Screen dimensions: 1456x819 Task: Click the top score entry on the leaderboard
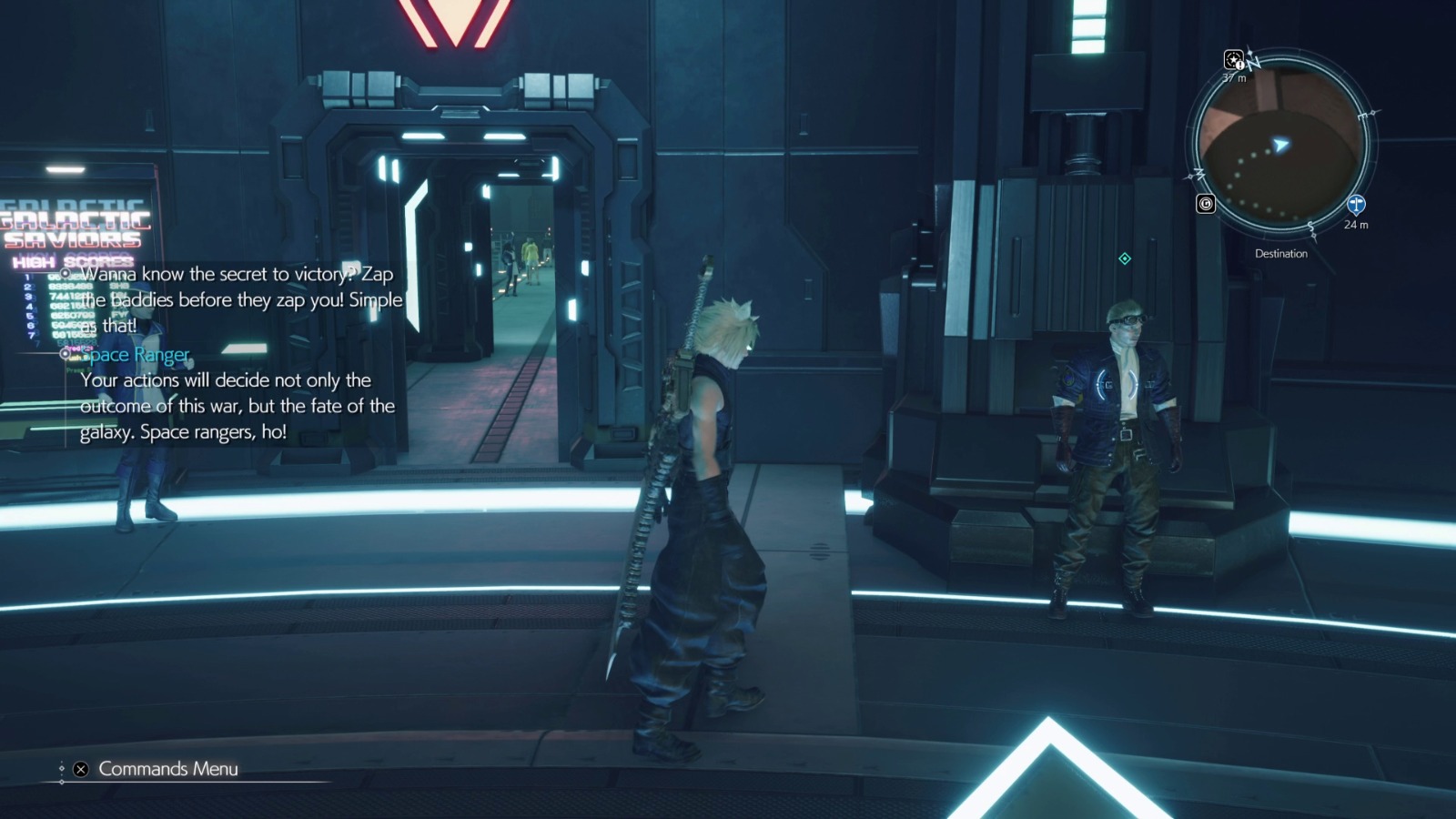click(x=55, y=278)
